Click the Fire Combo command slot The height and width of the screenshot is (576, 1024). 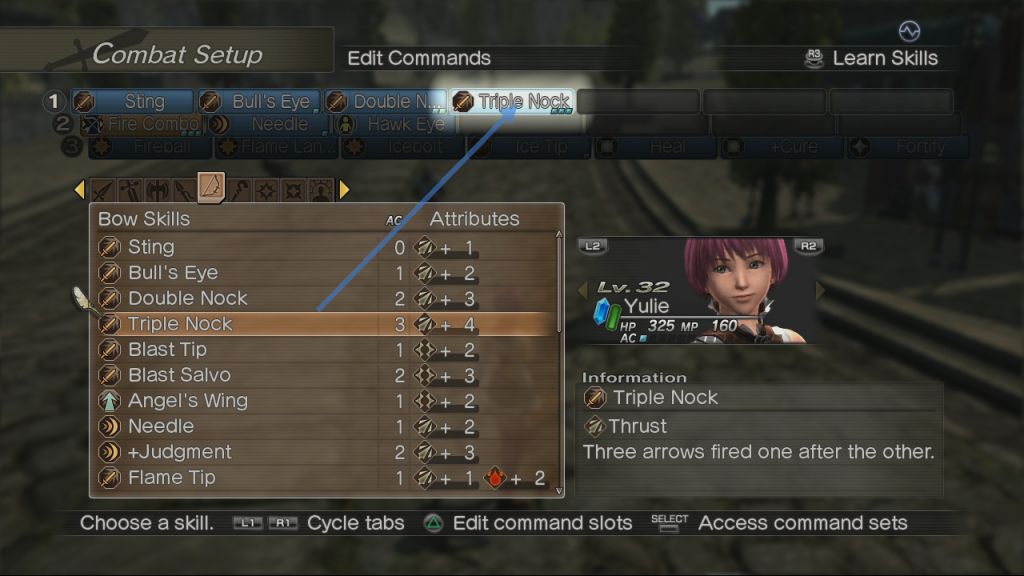pyautogui.click(x=141, y=125)
